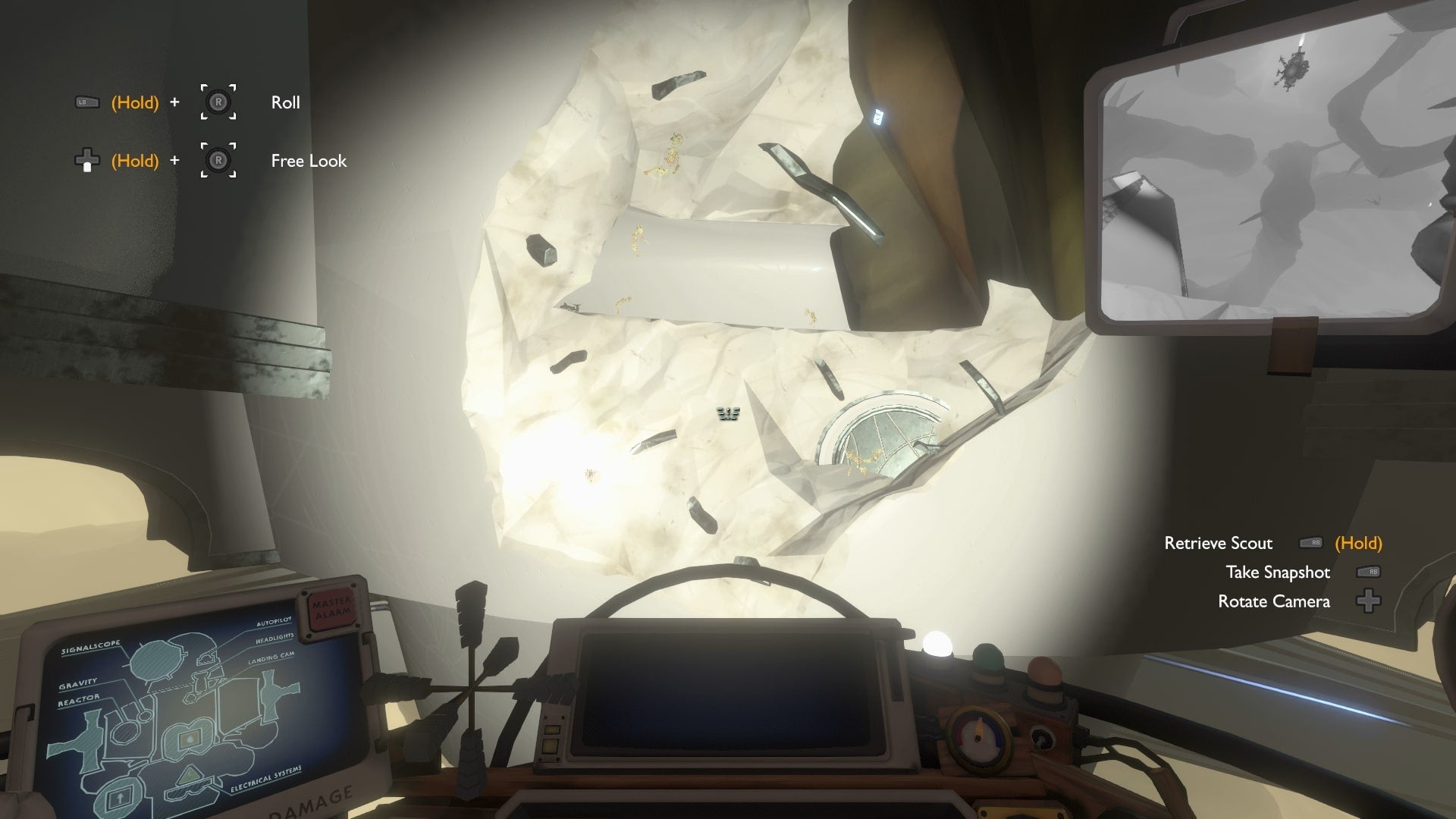The width and height of the screenshot is (1456, 819).
Task: Click the Autopilot icon on the damage panel
Action: coord(205,659)
